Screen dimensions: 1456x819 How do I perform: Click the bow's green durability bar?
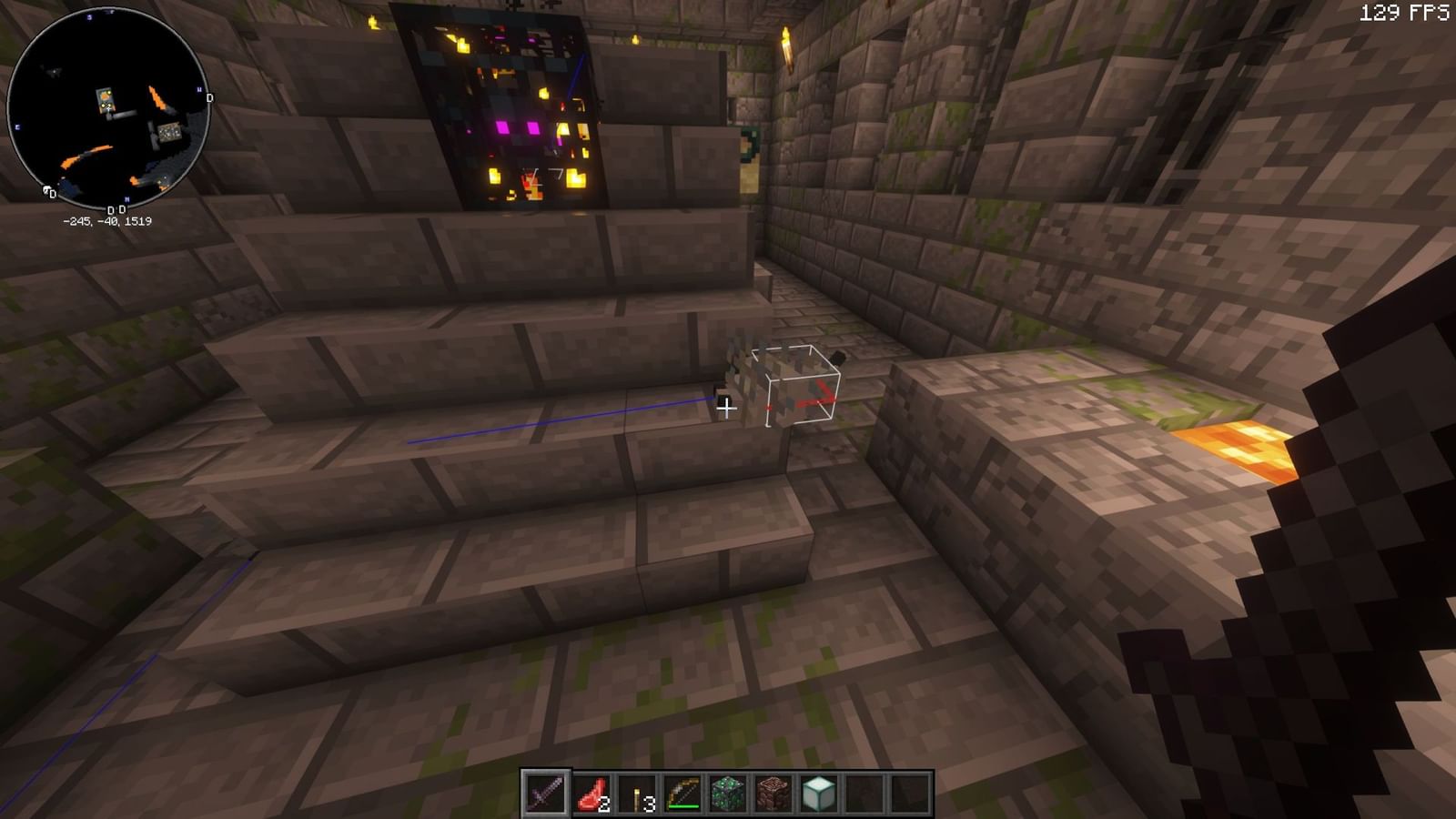click(x=683, y=805)
